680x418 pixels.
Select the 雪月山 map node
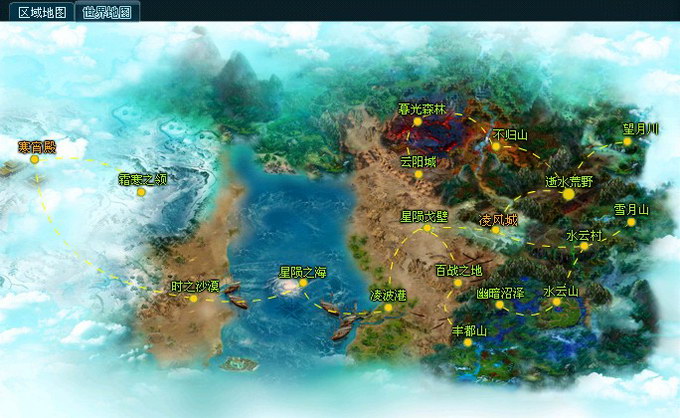pos(631,222)
